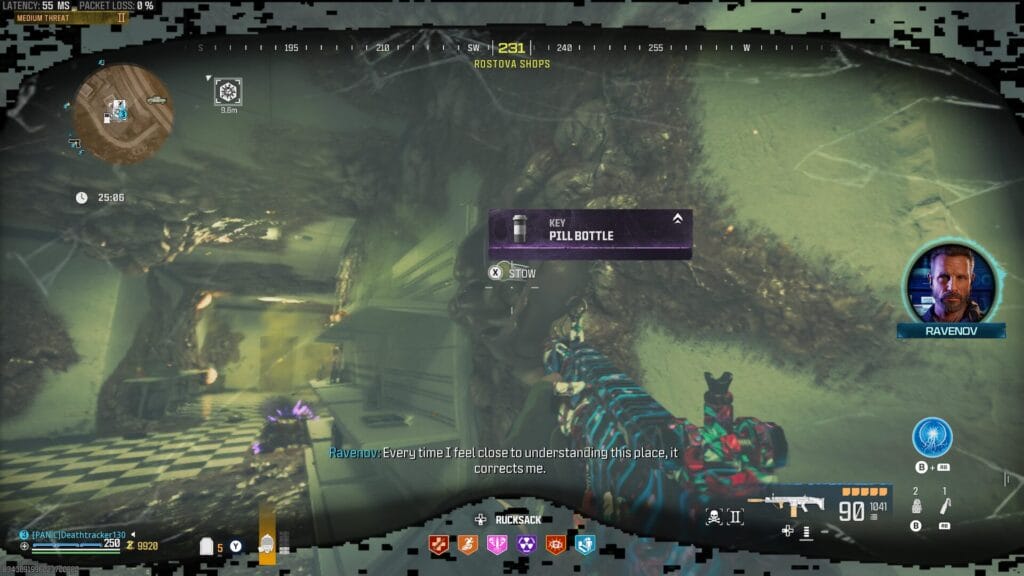The image size is (1024, 576).
Task: Click Ravenov's character portrait
Action: (x=949, y=281)
